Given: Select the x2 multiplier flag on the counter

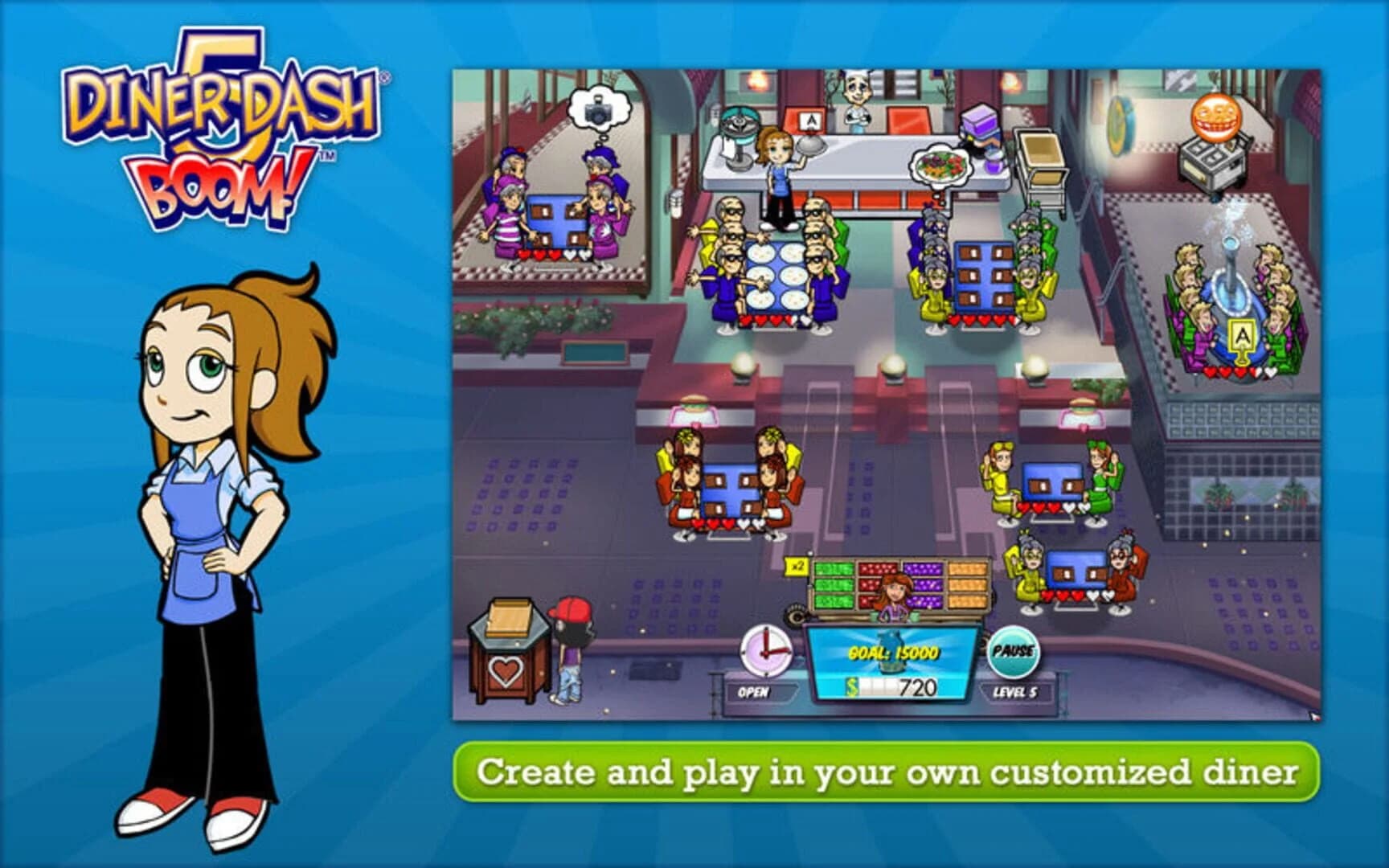Looking at the screenshot, I should tap(796, 566).
